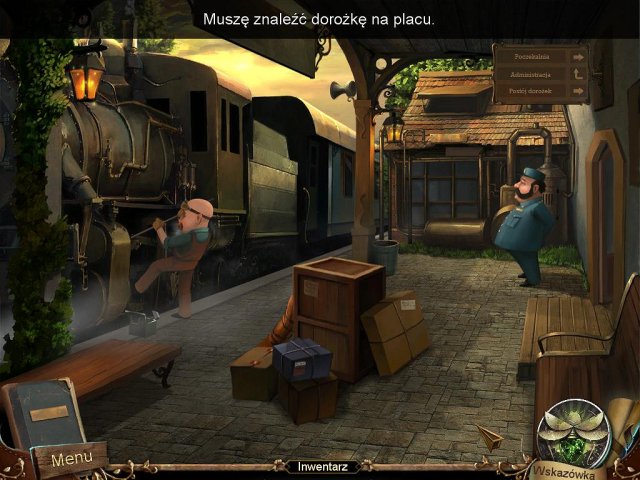Open the Menu on the wooden sign
The height and width of the screenshot is (480, 640).
tap(71, 459)
